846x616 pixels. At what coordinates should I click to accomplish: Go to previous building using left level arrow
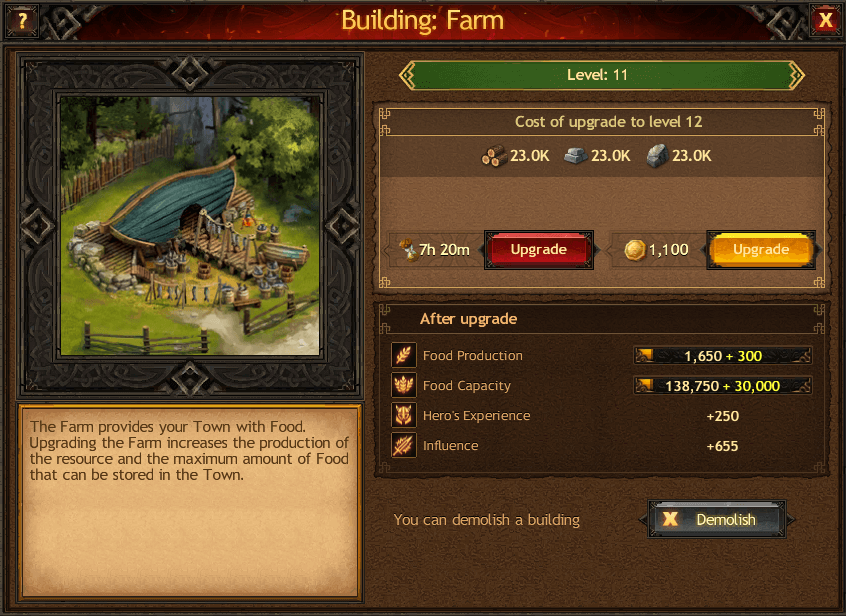[x=407, y=75]
